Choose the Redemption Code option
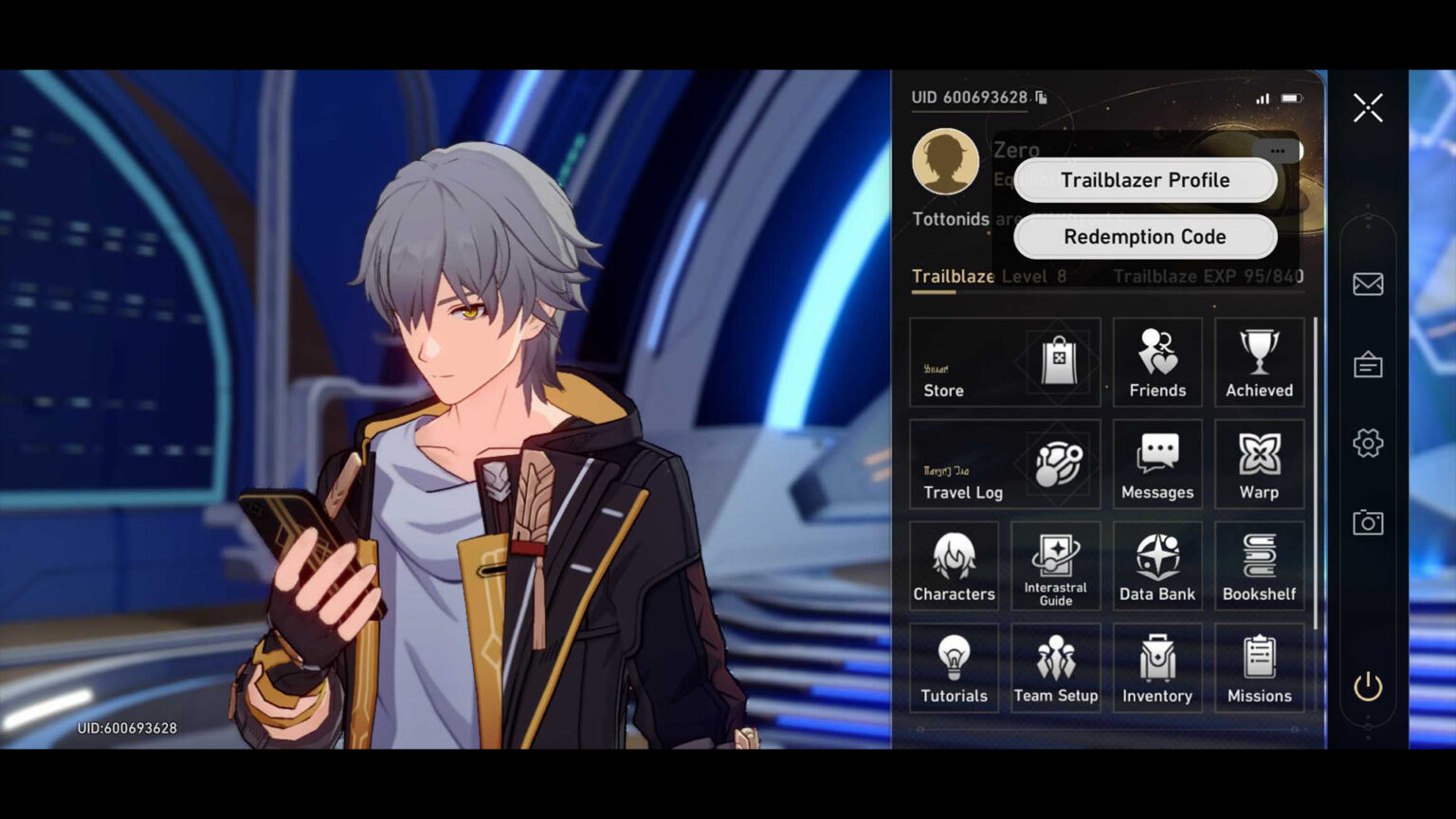The image size is (1456, 819). pyautogui.click(x=1145, y=237)
